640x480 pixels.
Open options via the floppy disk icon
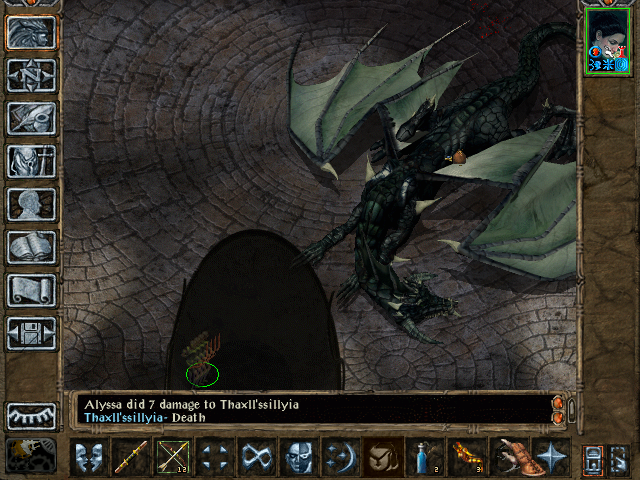pos(31,332)
